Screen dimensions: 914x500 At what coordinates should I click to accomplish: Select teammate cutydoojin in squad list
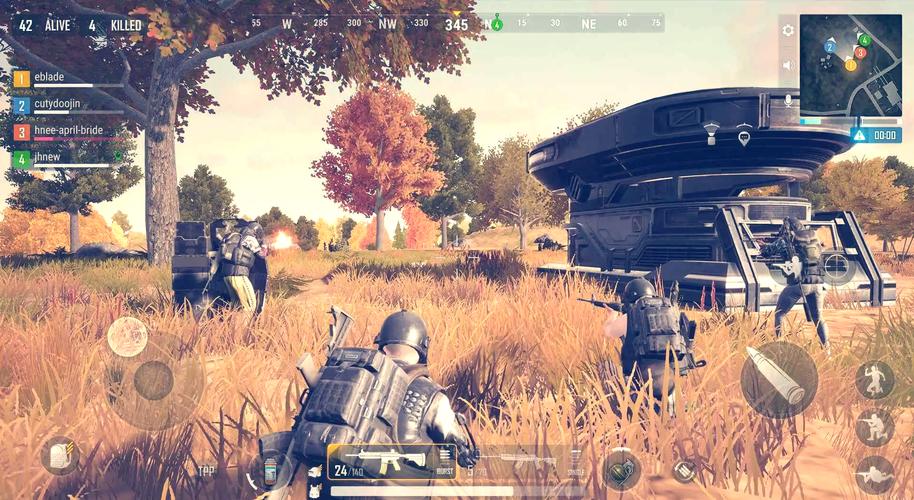(x=60, y=104)
